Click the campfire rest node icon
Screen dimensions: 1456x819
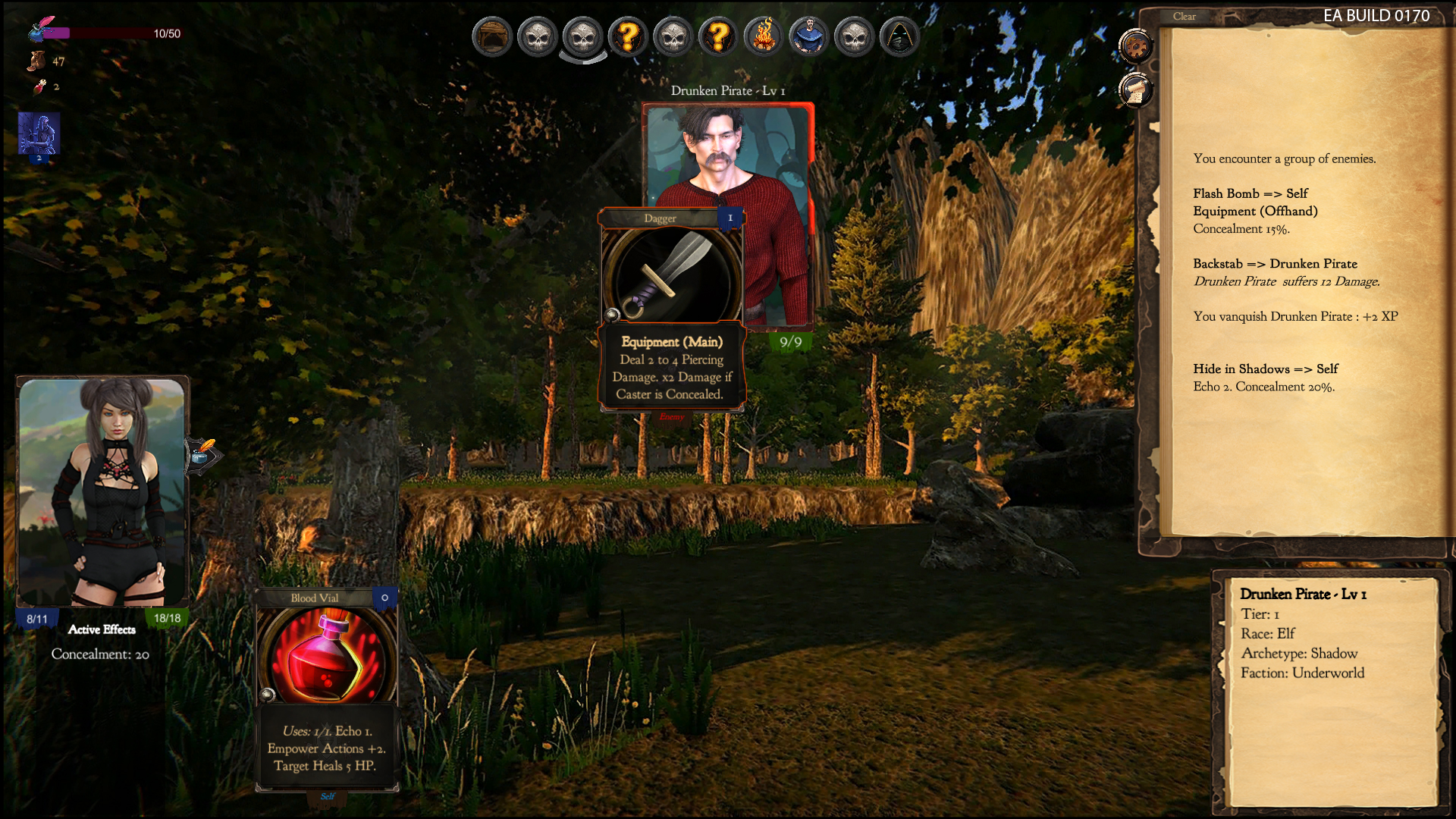764,36
